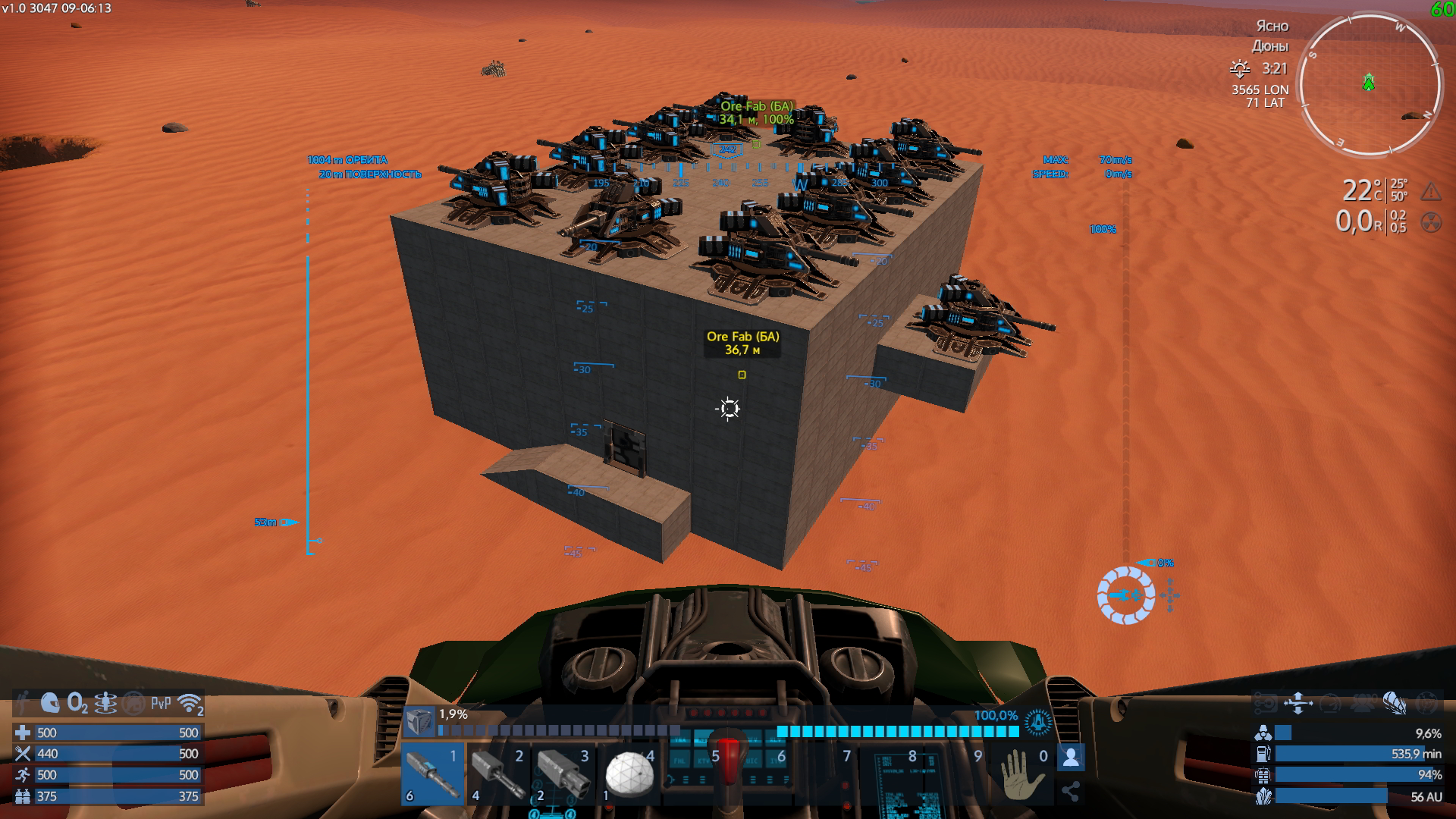Image resolution: width=1456 pixels, height=819 pixels.
Task: Click the radiation trefoil icon
Action: (x=1431, y=222)
